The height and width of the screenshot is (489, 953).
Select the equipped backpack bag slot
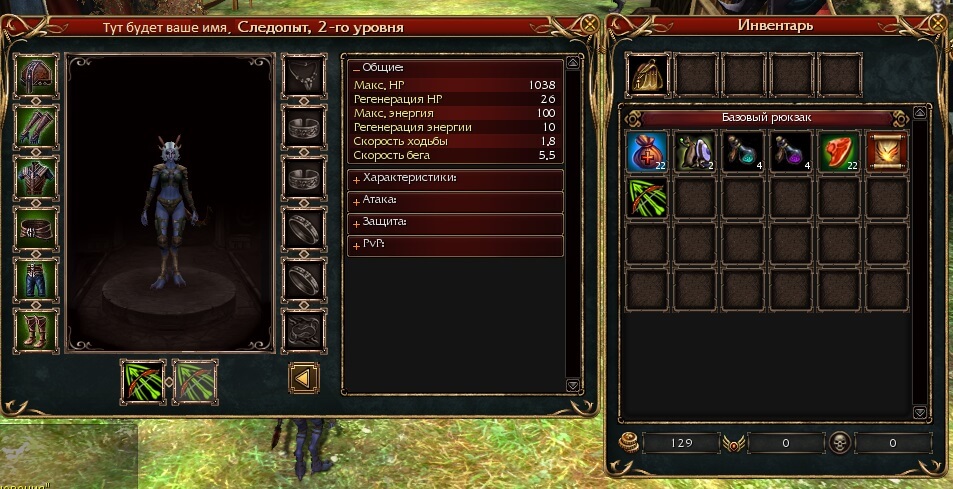(x=648, y=74)
